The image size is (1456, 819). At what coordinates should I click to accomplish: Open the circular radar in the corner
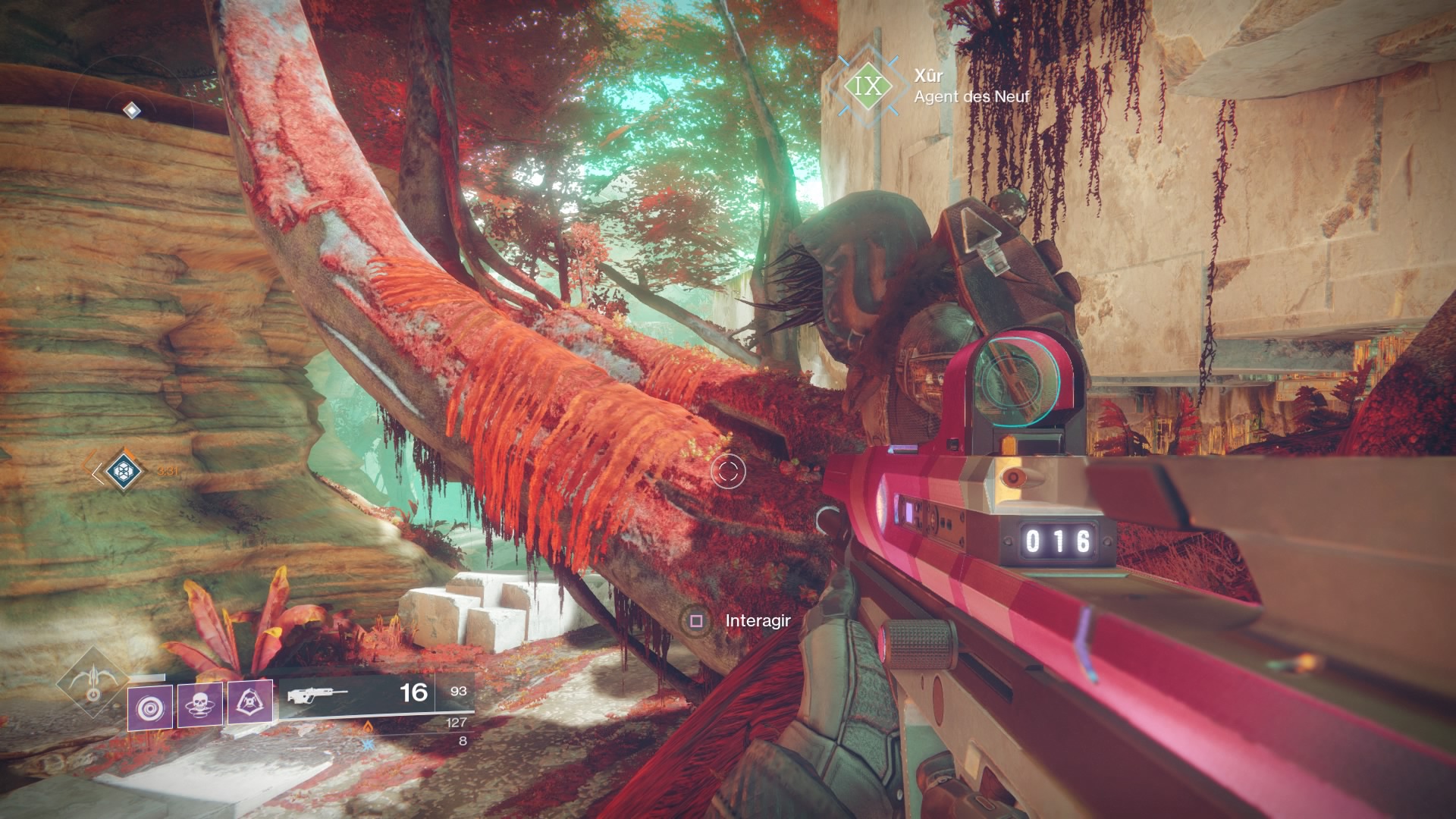click(x=131, y=111)
